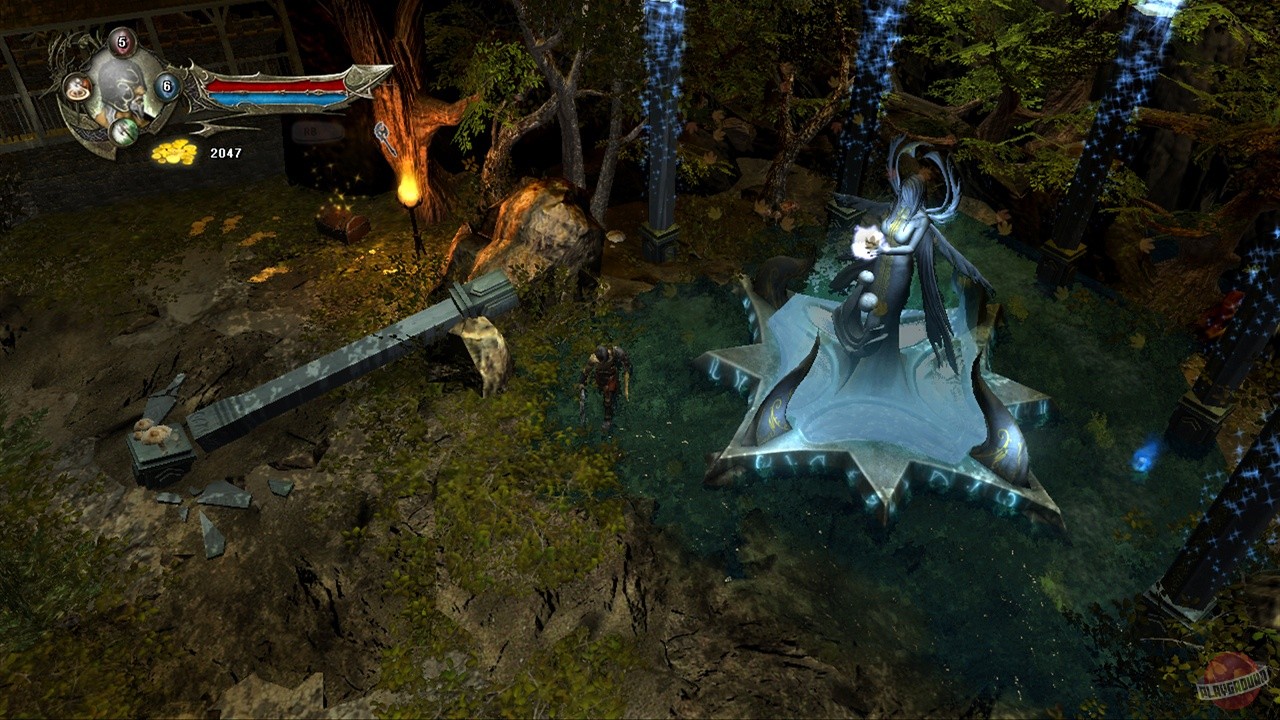Select the trophy potion icon left of portrait

coord(77,89)
